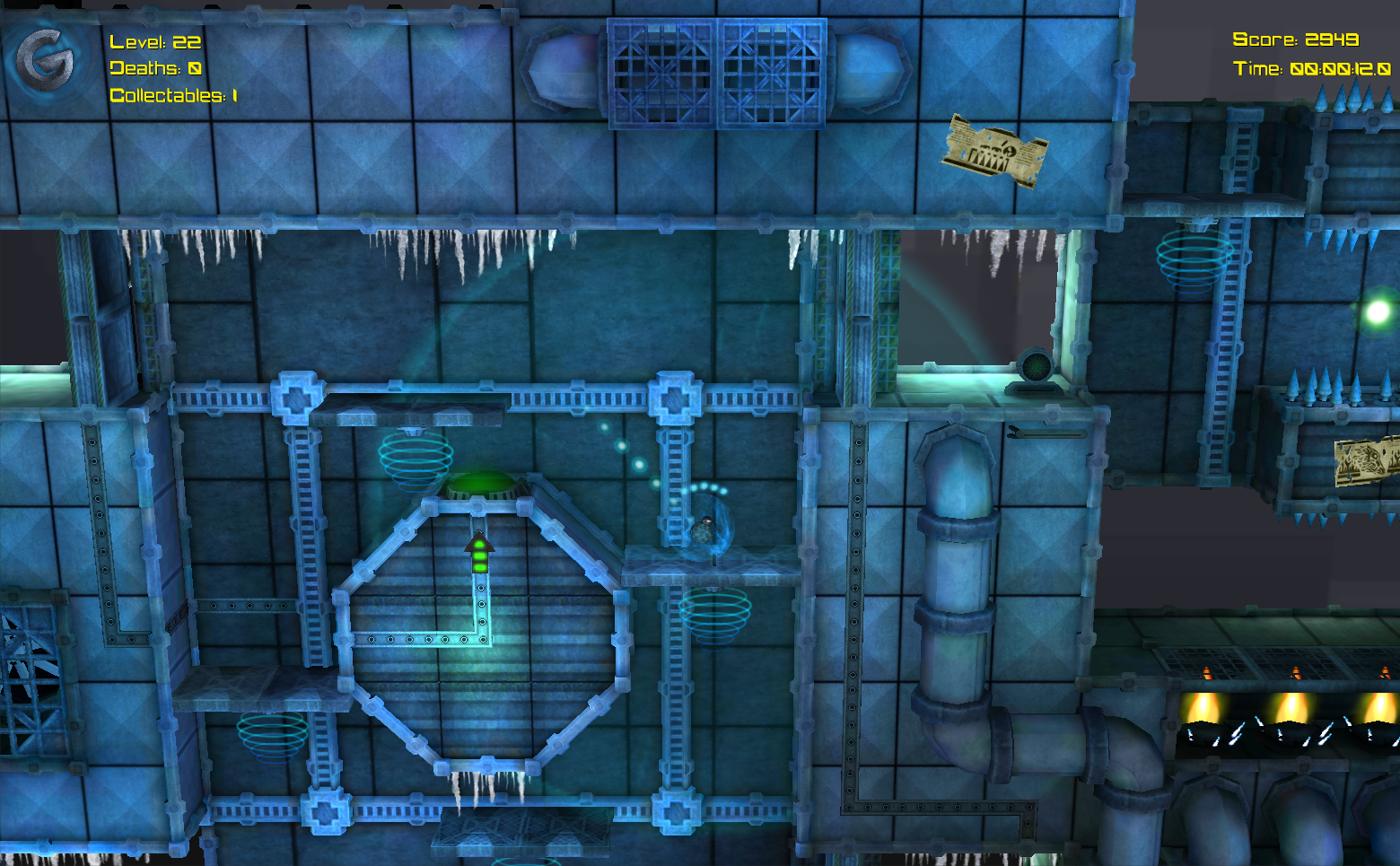Click the spring hanging under the top-right platform
The image size is (1400, 866).
(x=1194, y=260)
